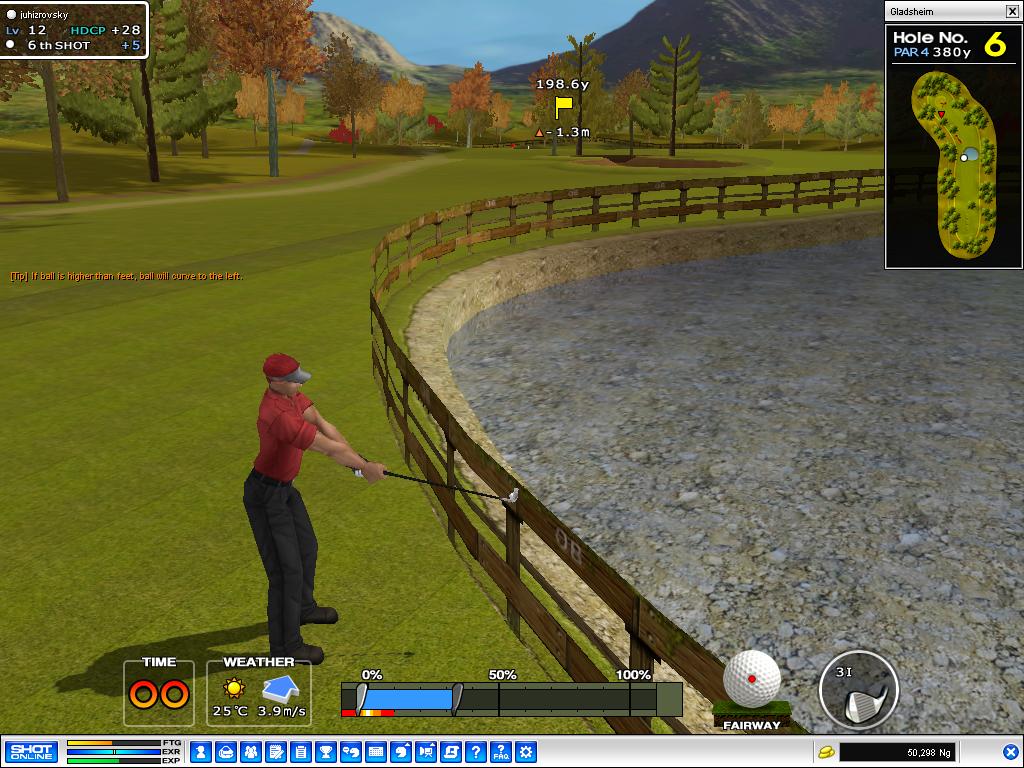The width and height of the screenshot is (1024, 768).
Task: Open the Shot Online main menu button
Action: pos(31,751)
